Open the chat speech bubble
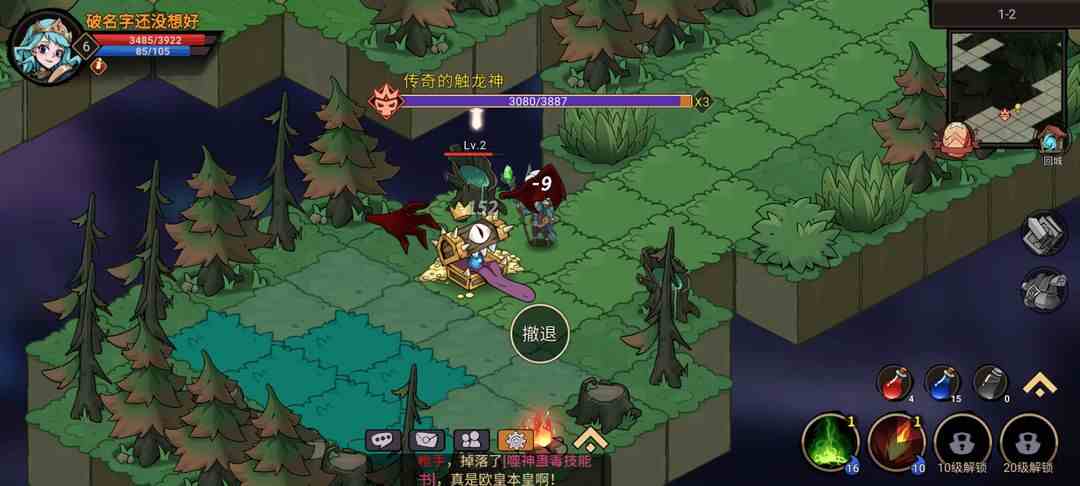The image size is (1080, 486). [x=383, y=440]
